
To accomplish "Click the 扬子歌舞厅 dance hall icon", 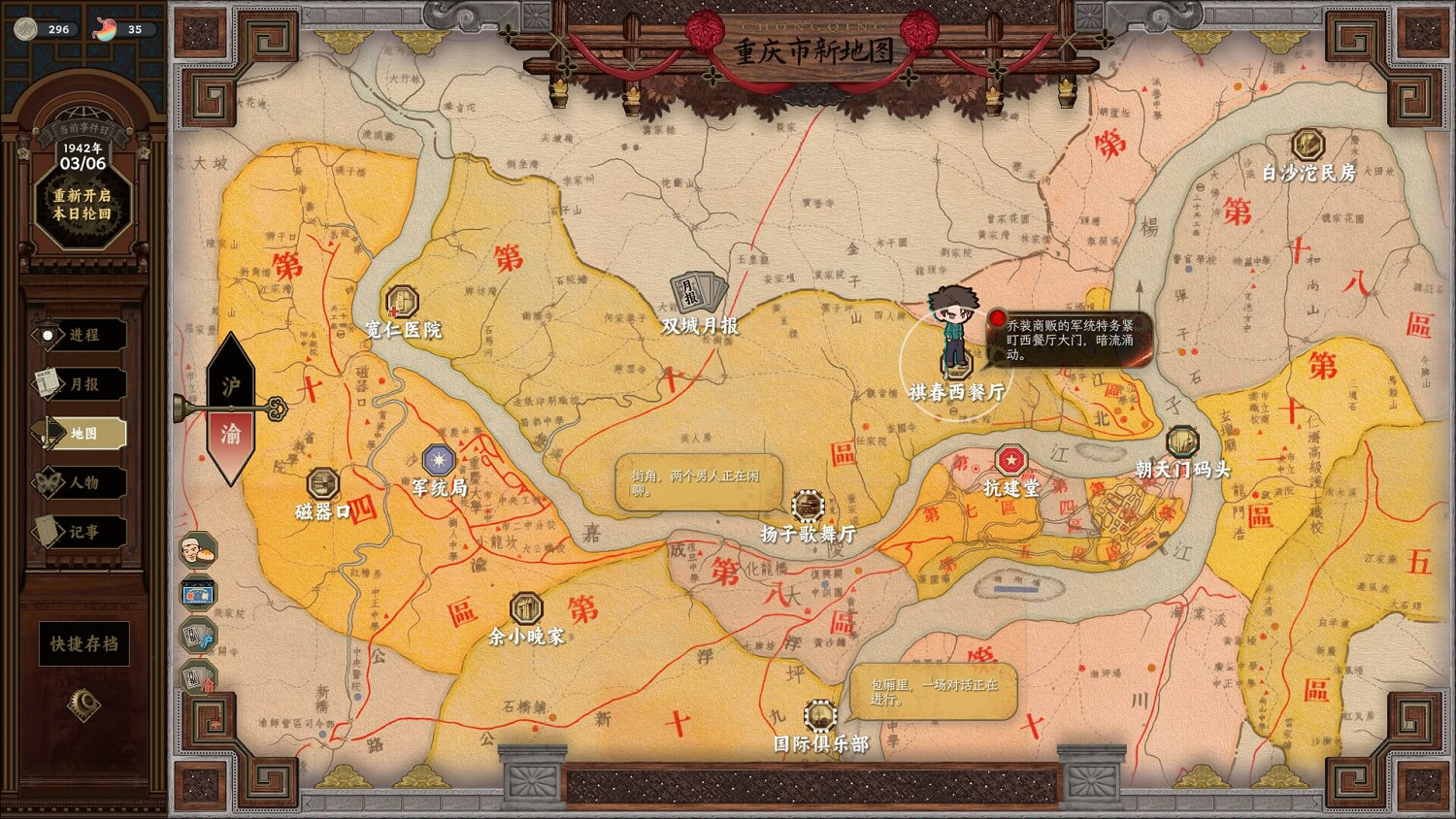I will coord(807,507).
